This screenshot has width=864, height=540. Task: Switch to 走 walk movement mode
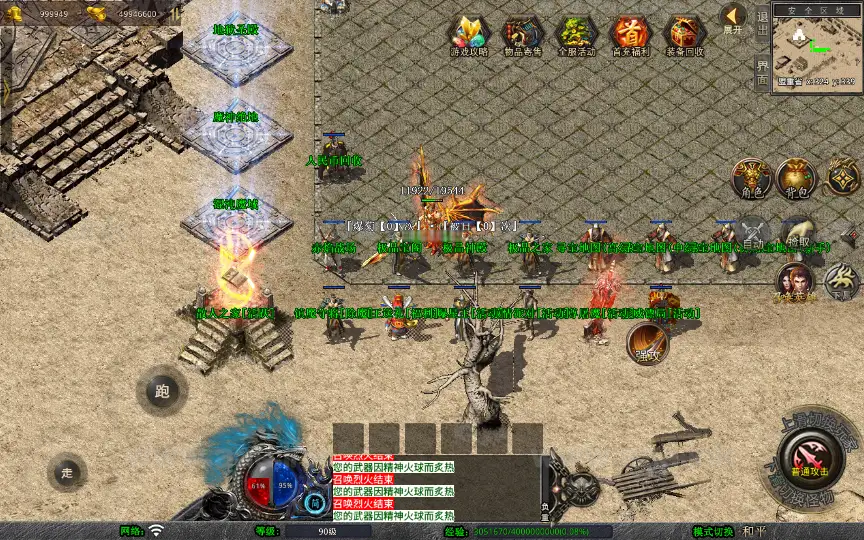[x=67, y=472]
